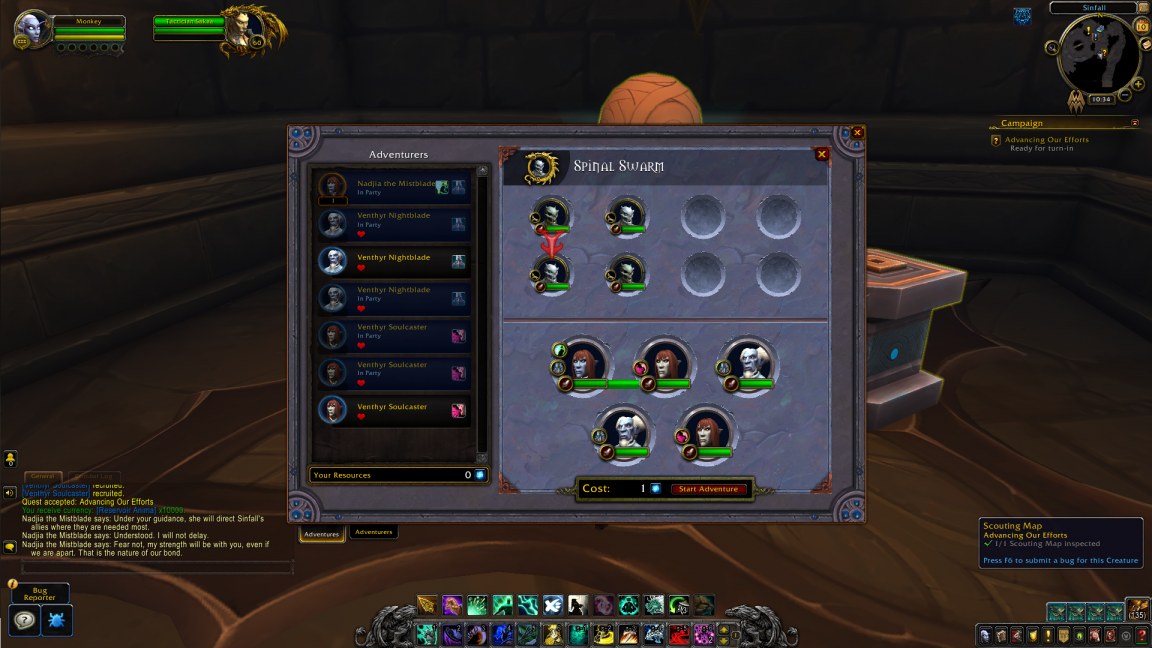Image resolution: width=1152 pixels, height=648 pixels.
Task: Select Nadjia the Mistblade in adventurers list
Action: [x=392, y=187]
